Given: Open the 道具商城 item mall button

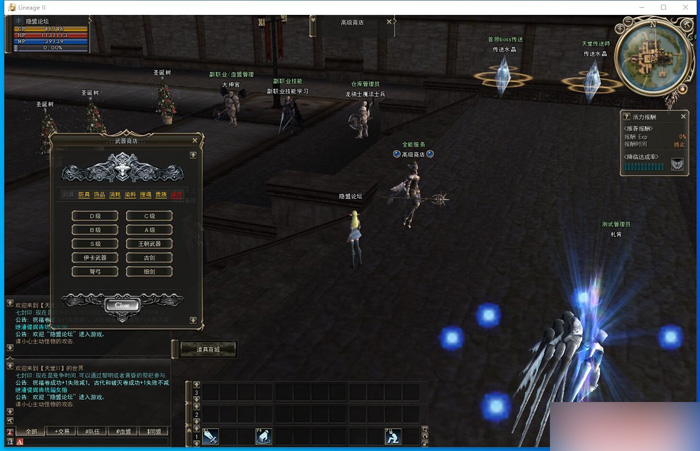Looking at the screenshot, I should (x=207, y=348).
